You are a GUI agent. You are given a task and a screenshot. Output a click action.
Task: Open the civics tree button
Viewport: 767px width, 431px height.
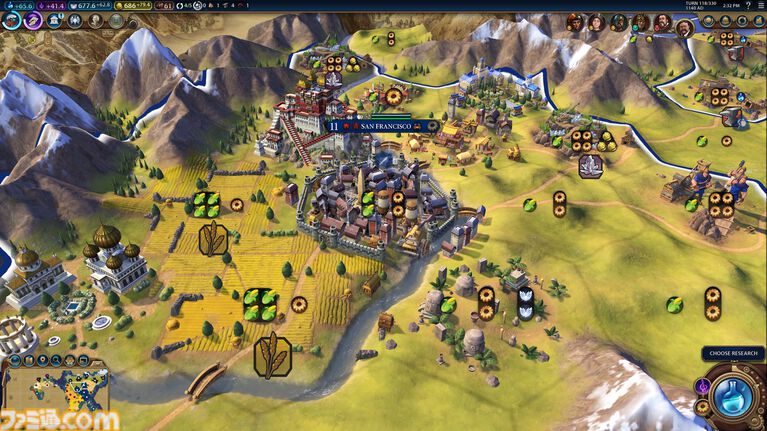(x=33, y=19)
